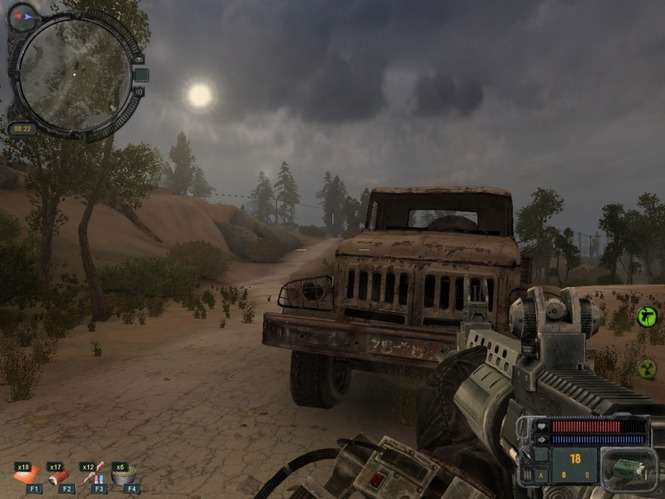The height and width of the screenshot is (499, 665).
Task: Click the green weapon status icon
Action: 645,317
